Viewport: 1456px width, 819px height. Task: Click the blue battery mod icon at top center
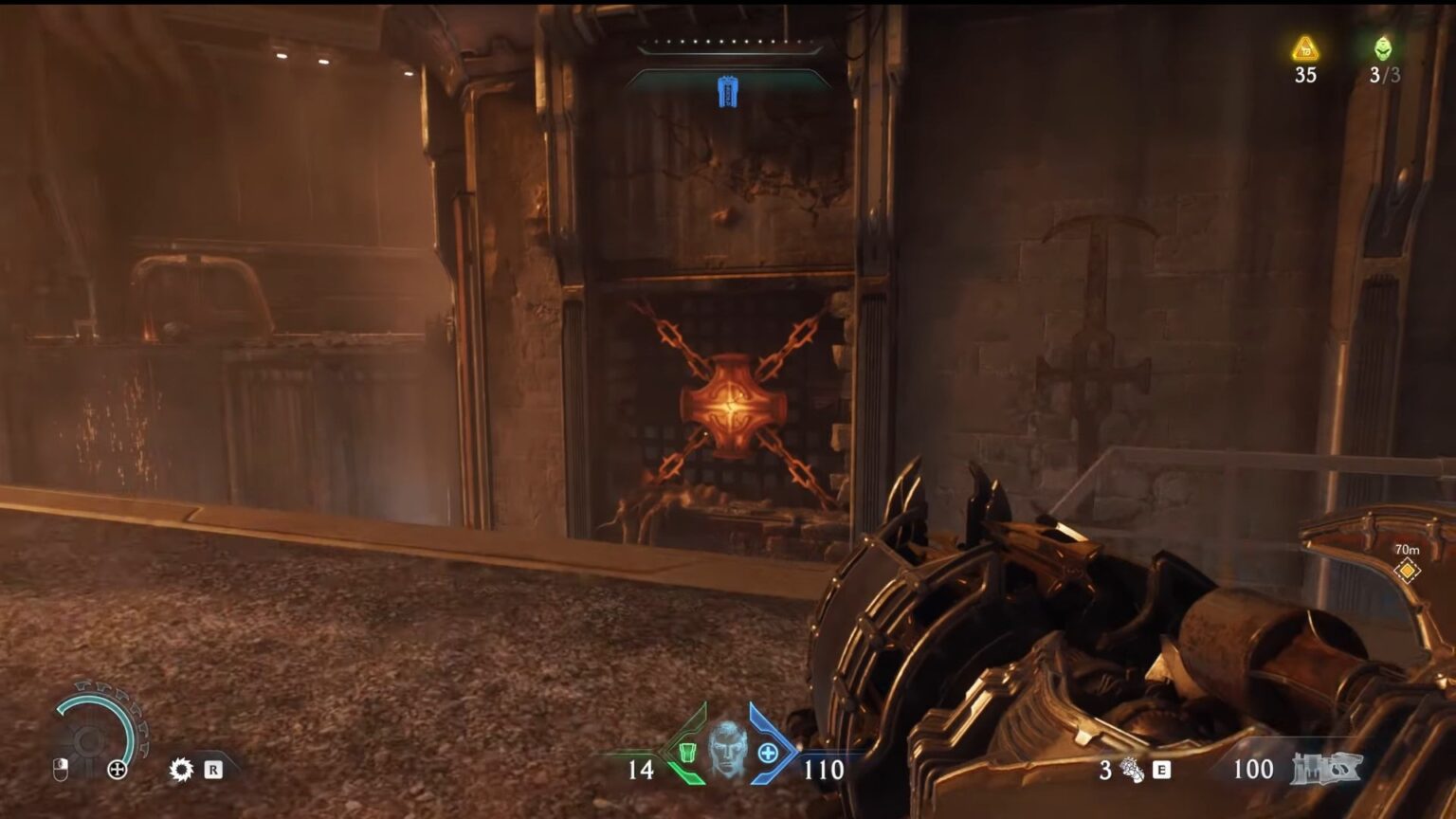(x=728, y=92)
